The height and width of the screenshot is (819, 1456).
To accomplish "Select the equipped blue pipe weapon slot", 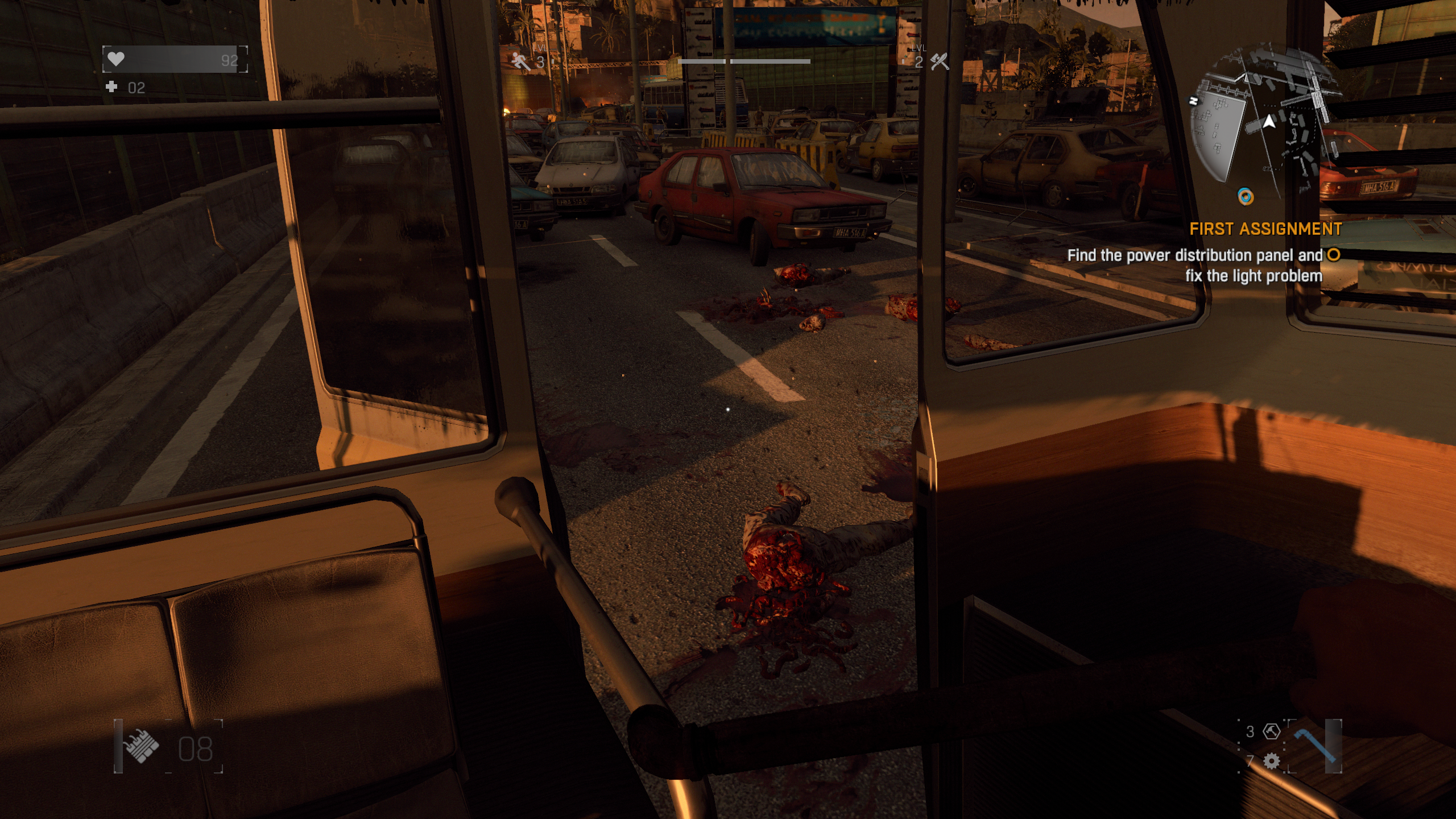I will 1314,745.
